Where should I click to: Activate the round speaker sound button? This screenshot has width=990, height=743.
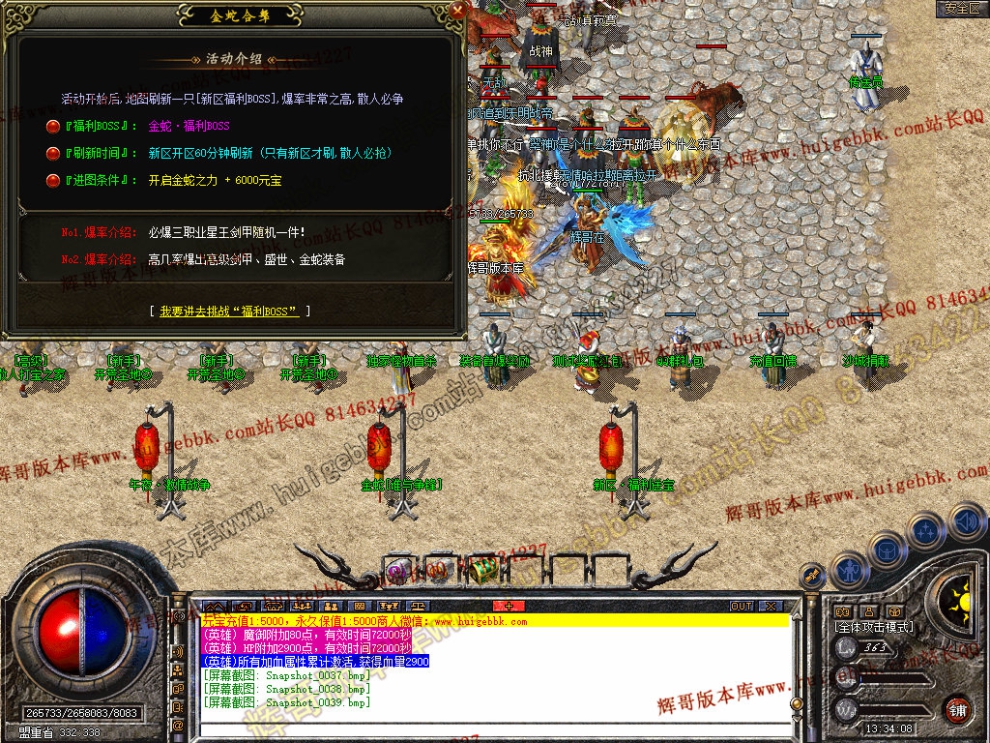(966, 521)
